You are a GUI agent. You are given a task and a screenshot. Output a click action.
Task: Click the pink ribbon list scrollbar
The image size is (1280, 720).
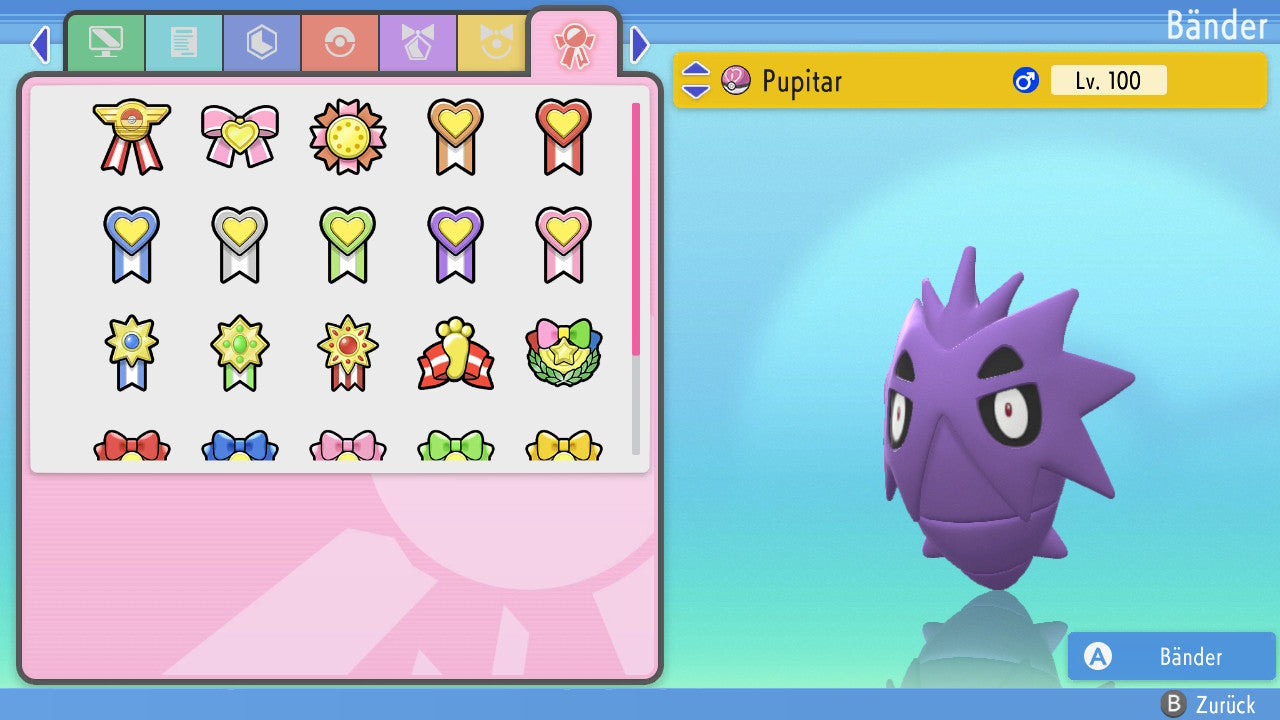(x=636, y=228)
